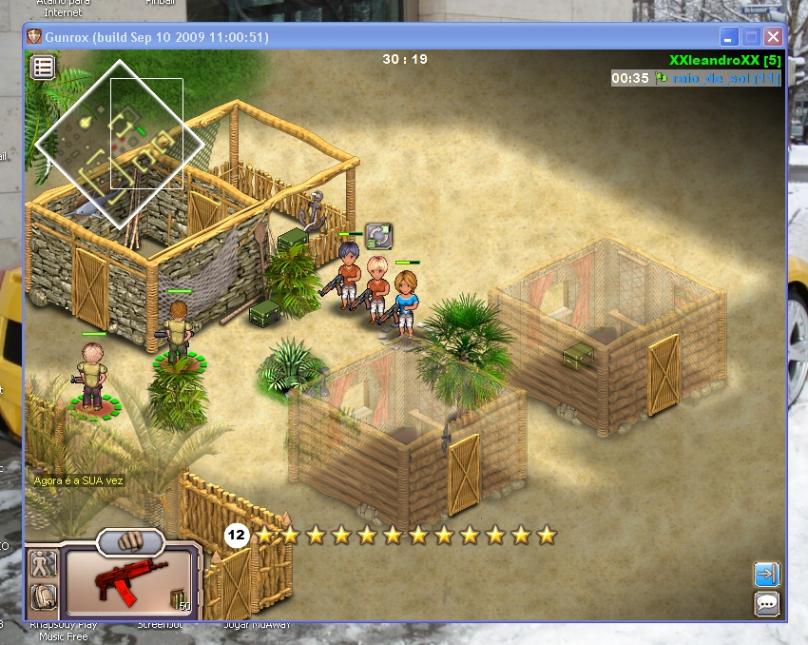Select player raio_de_sol in the player list
The height and width of the screenshot is (645, 808).
point(717,78)
